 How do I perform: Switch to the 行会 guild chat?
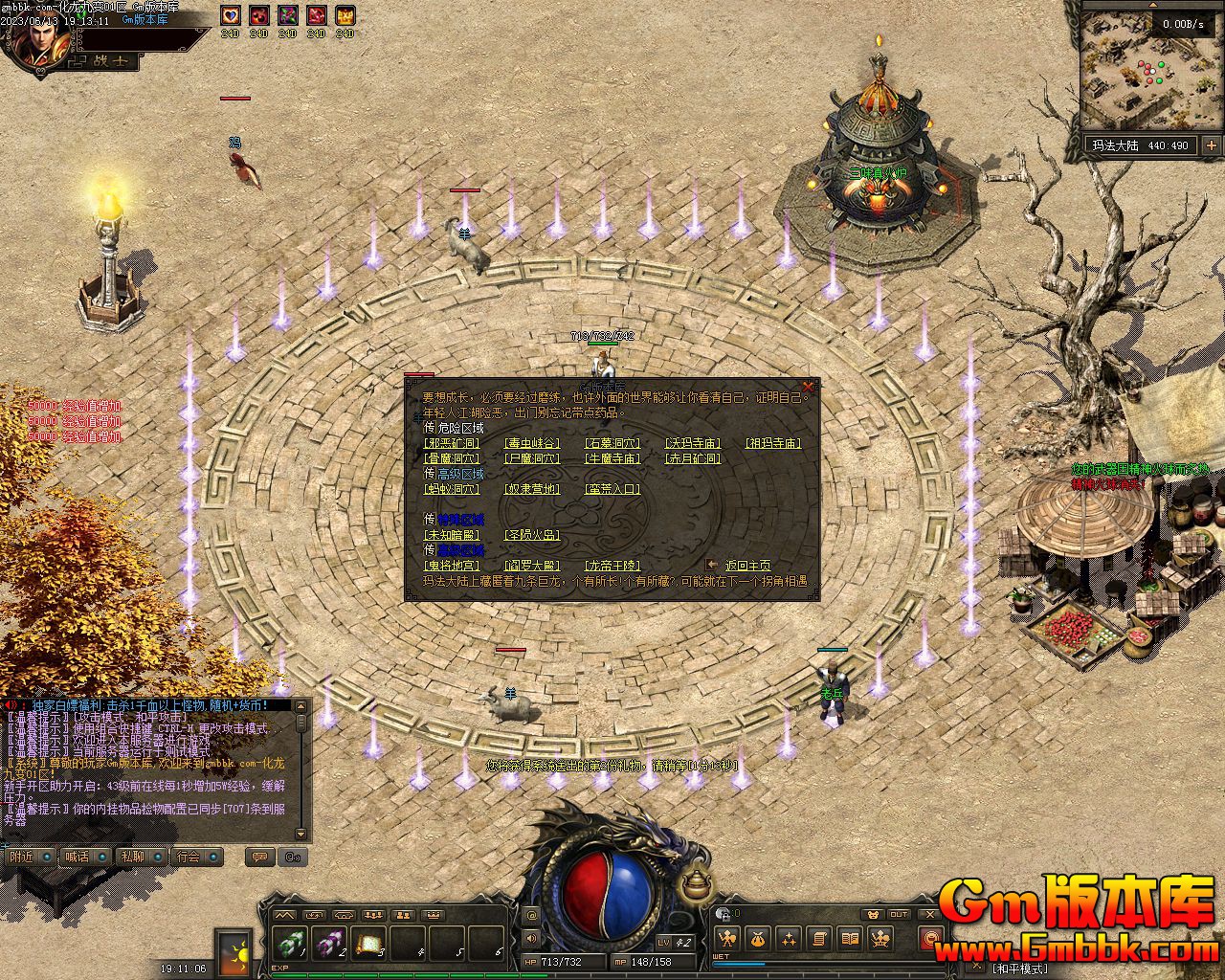(x=189, y=857)
